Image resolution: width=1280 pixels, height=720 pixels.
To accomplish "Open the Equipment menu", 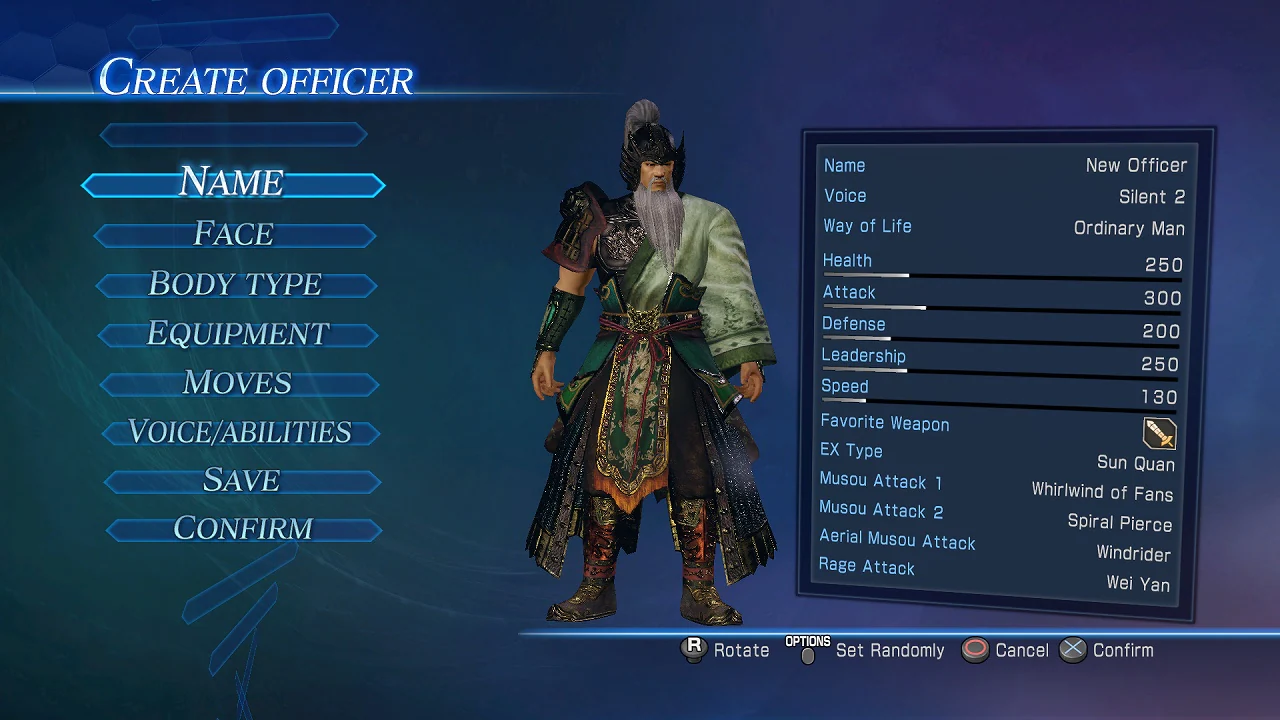I will coord(237,333).
